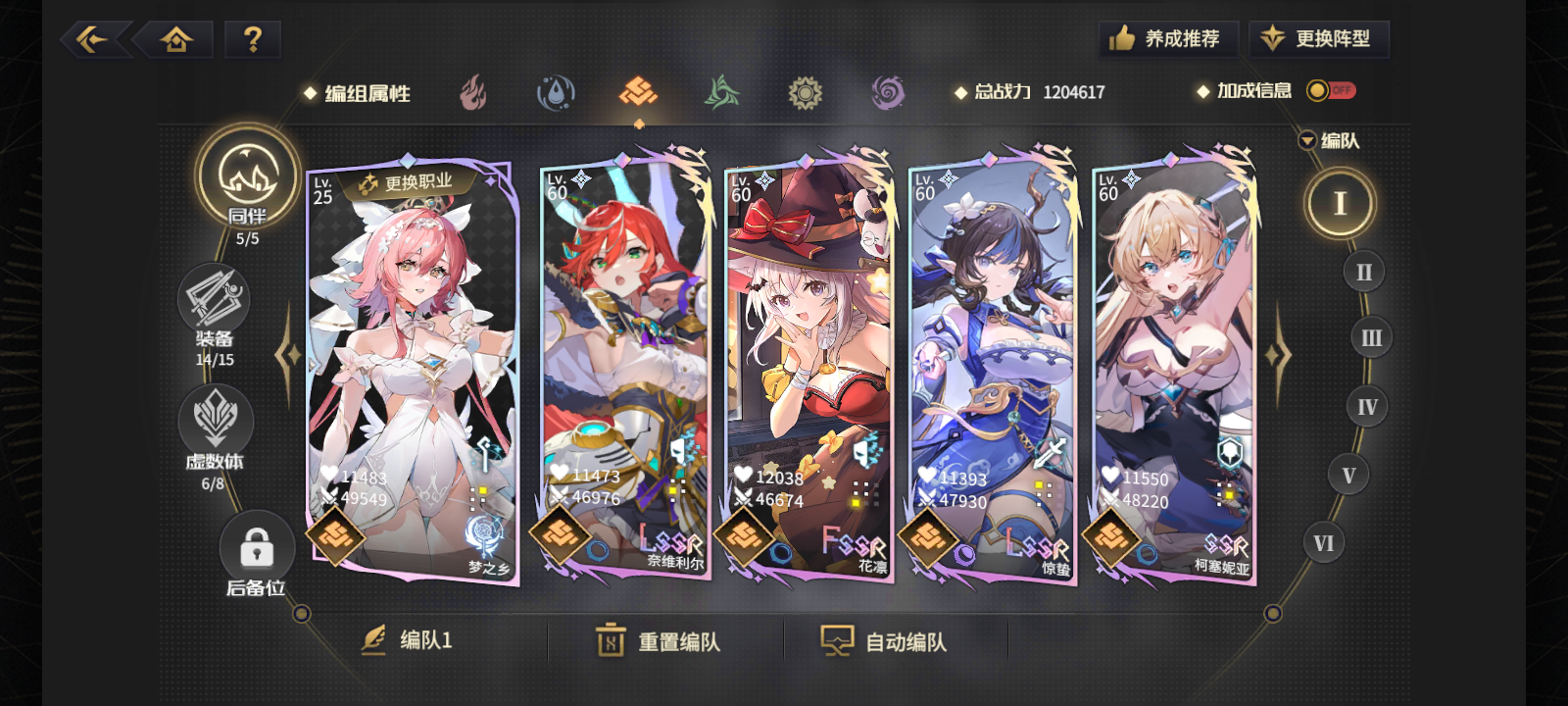The width and height of the screenshot is (1568, 706).
Task: Select the dark element attribute icon
Action: click(887, 91)
